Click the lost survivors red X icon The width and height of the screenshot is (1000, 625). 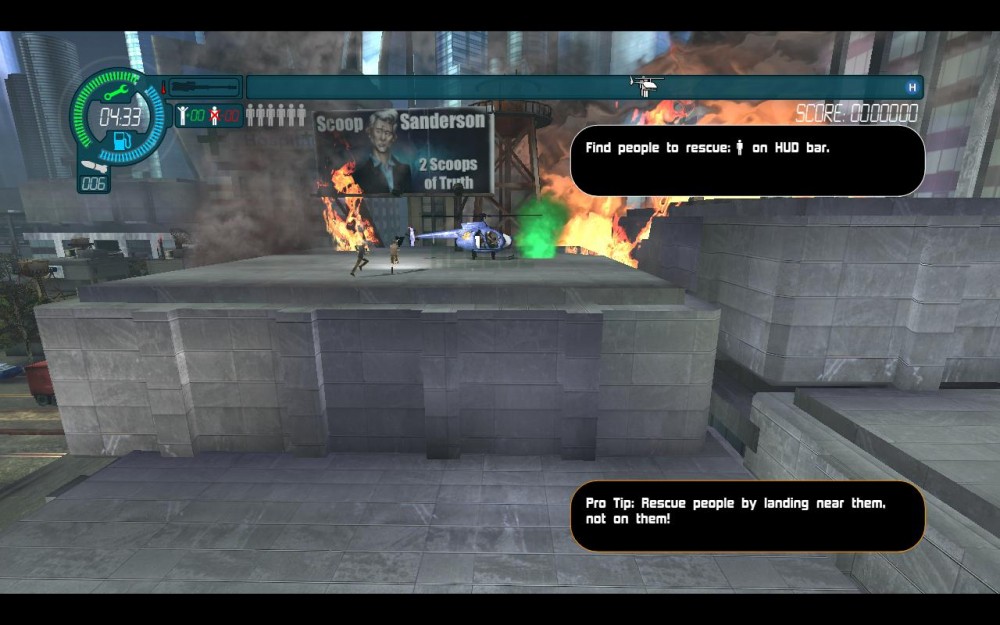coord(215,115)
